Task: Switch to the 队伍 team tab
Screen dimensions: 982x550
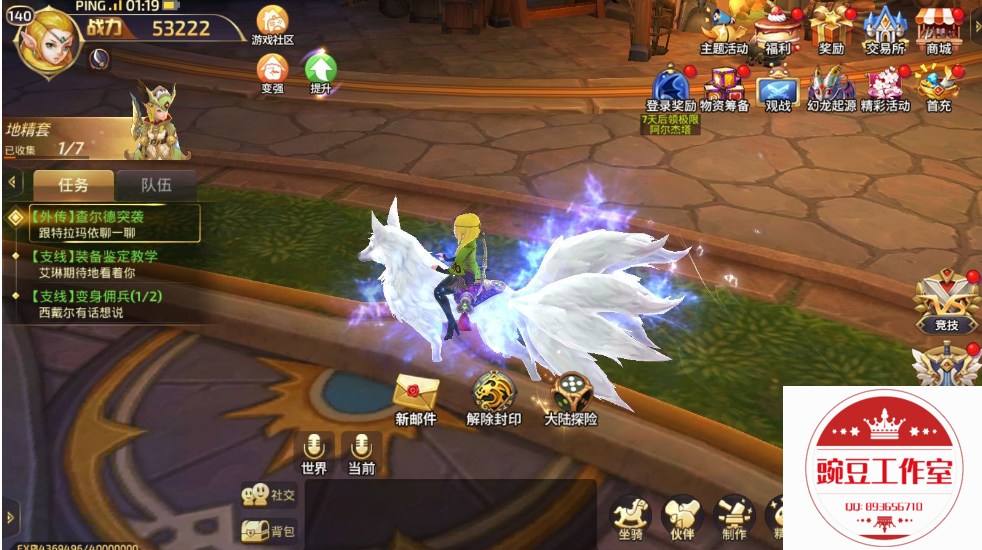Action: pyautogui.click(x=155, y=185)
